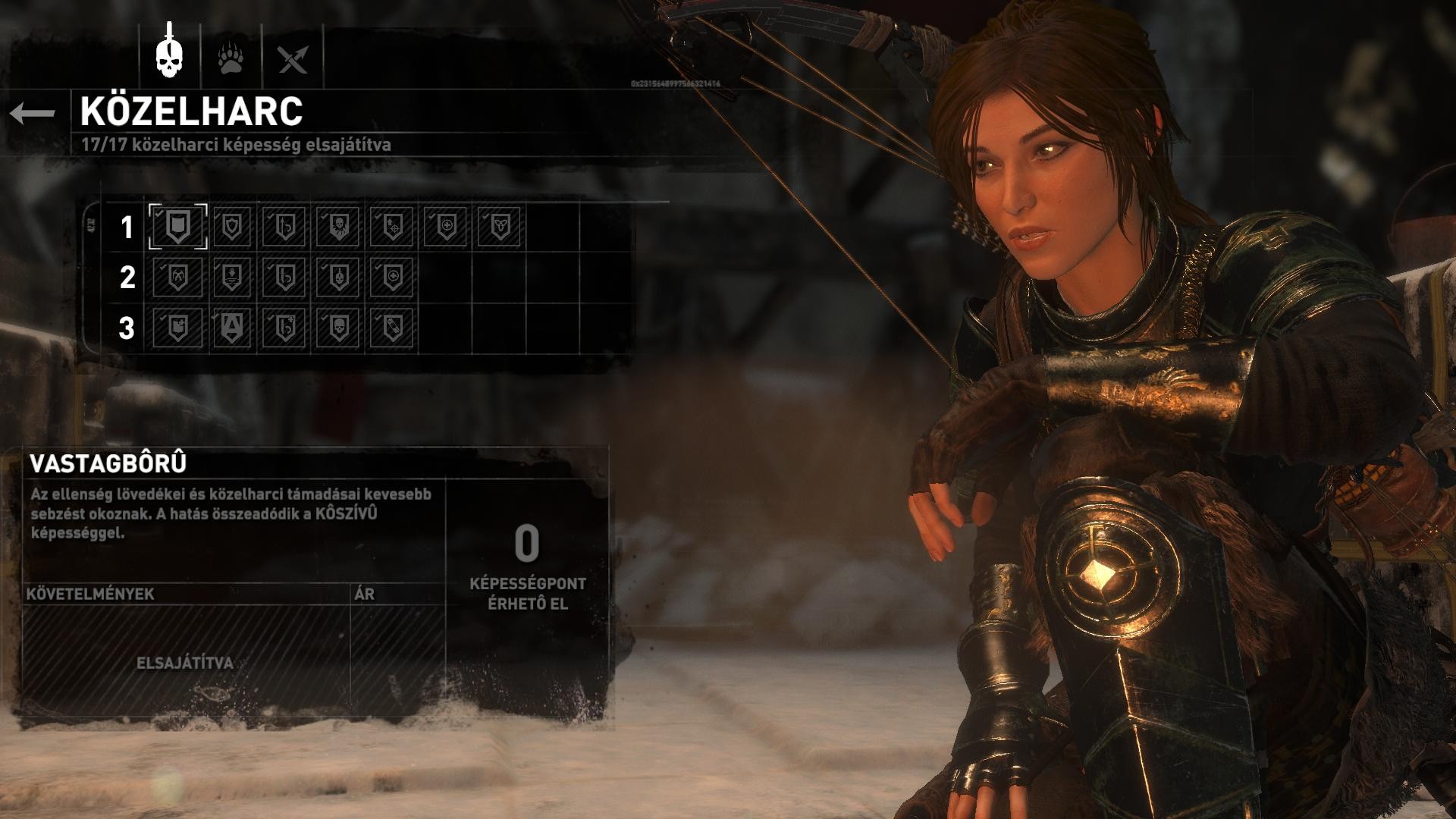Choose the shield-within-shield skill in tier 1
1456x819 pixels.
231,226
